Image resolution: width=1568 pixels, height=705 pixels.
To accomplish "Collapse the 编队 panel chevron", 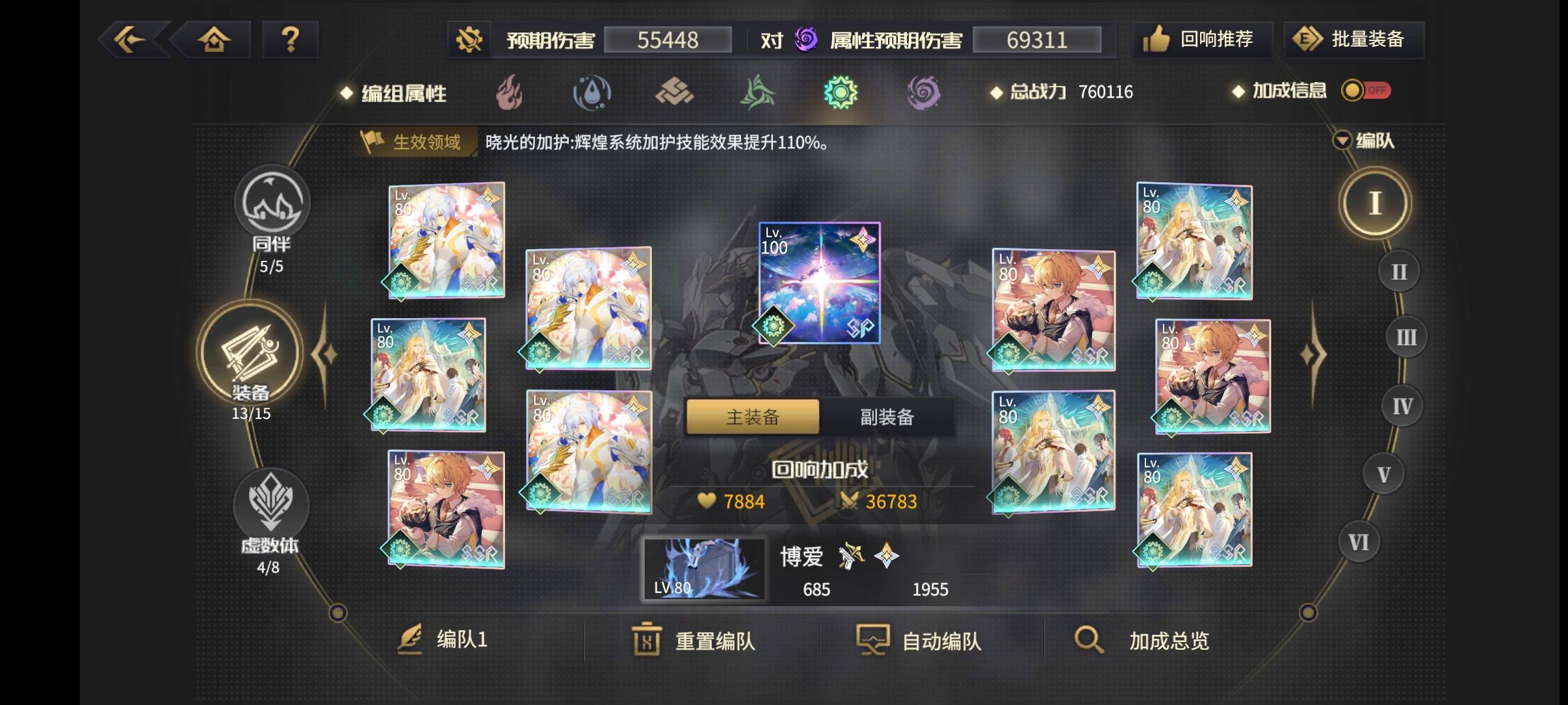I will pyautogui.click(x=1340, y=140).
